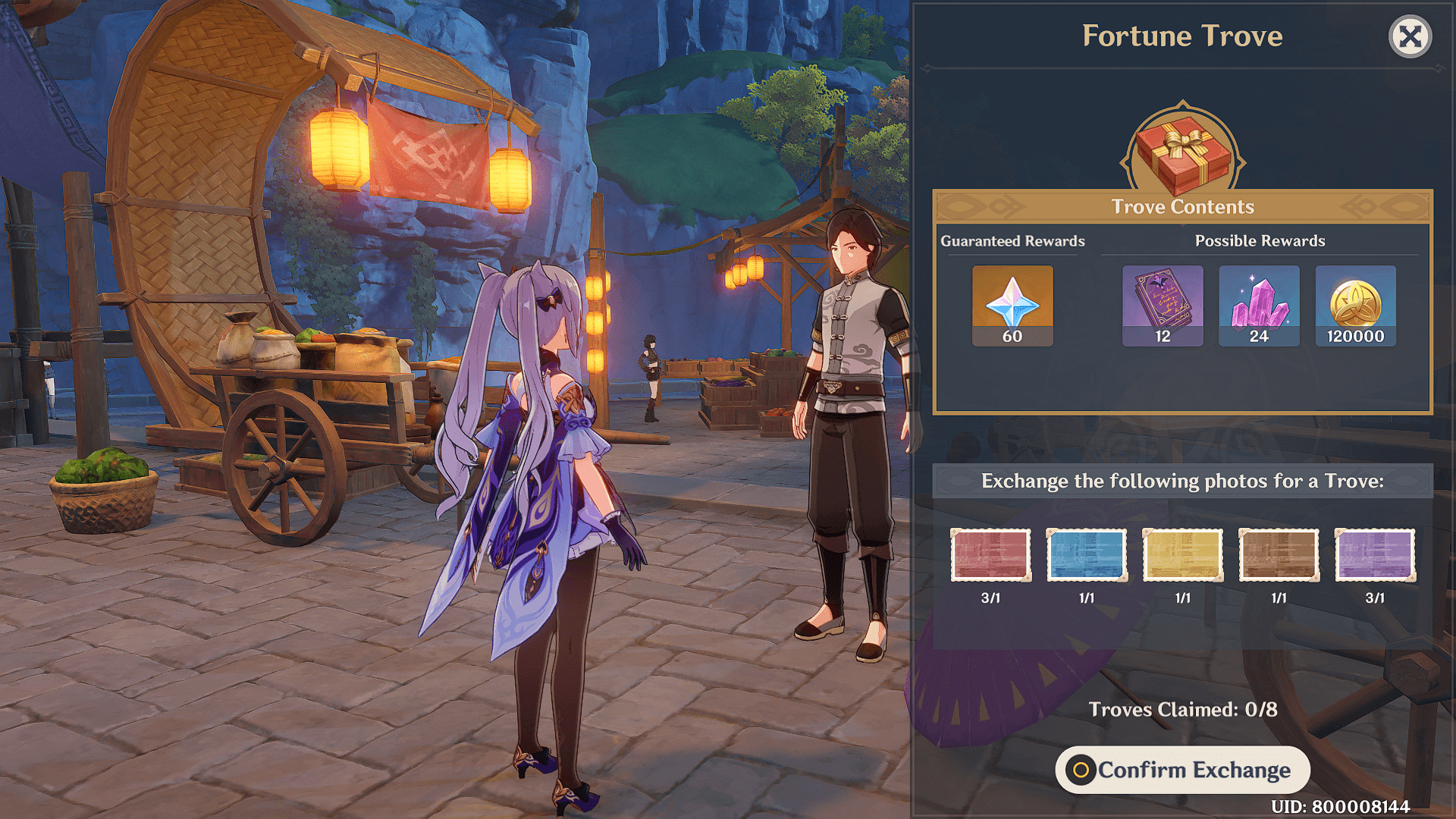Open the brown photo thumbnail
1456x819 pixels.
(1279, 555)
